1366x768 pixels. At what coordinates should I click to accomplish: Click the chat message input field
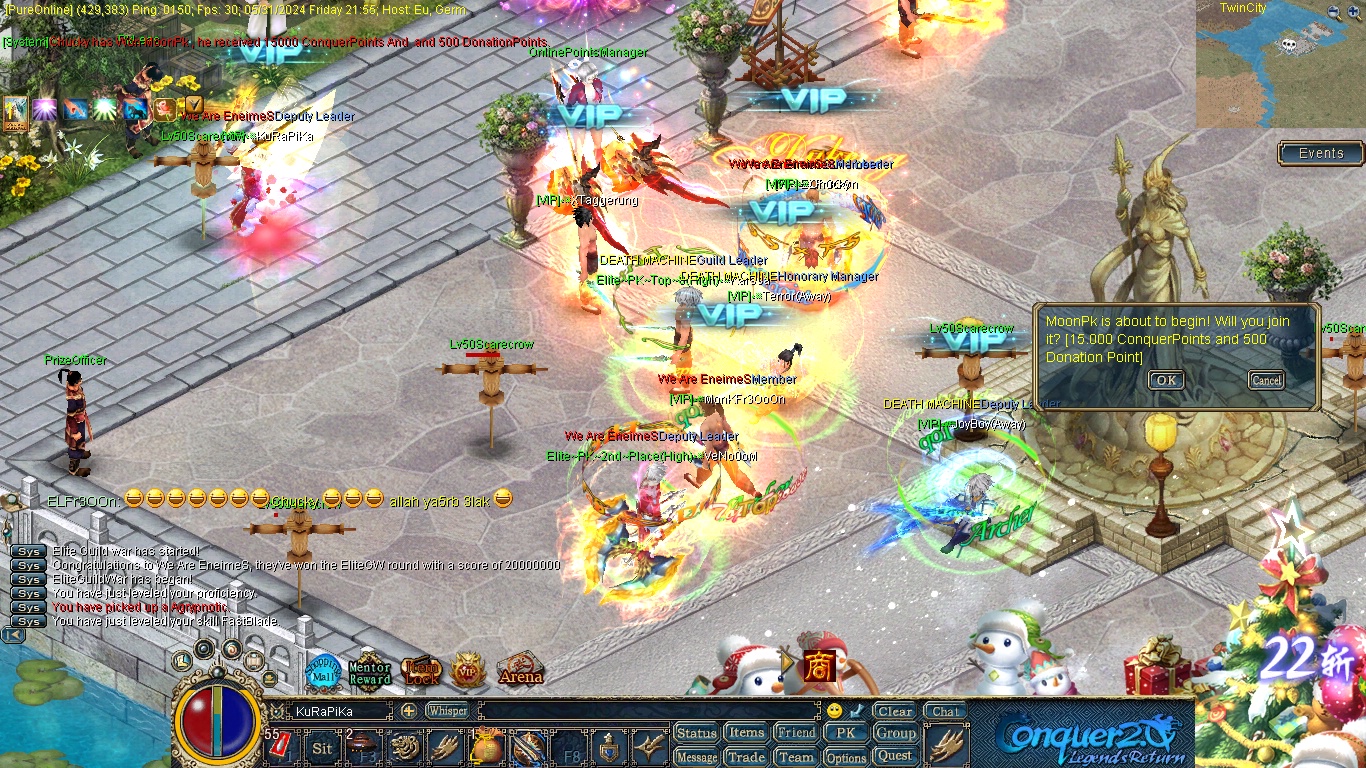(x=648, y=711)
